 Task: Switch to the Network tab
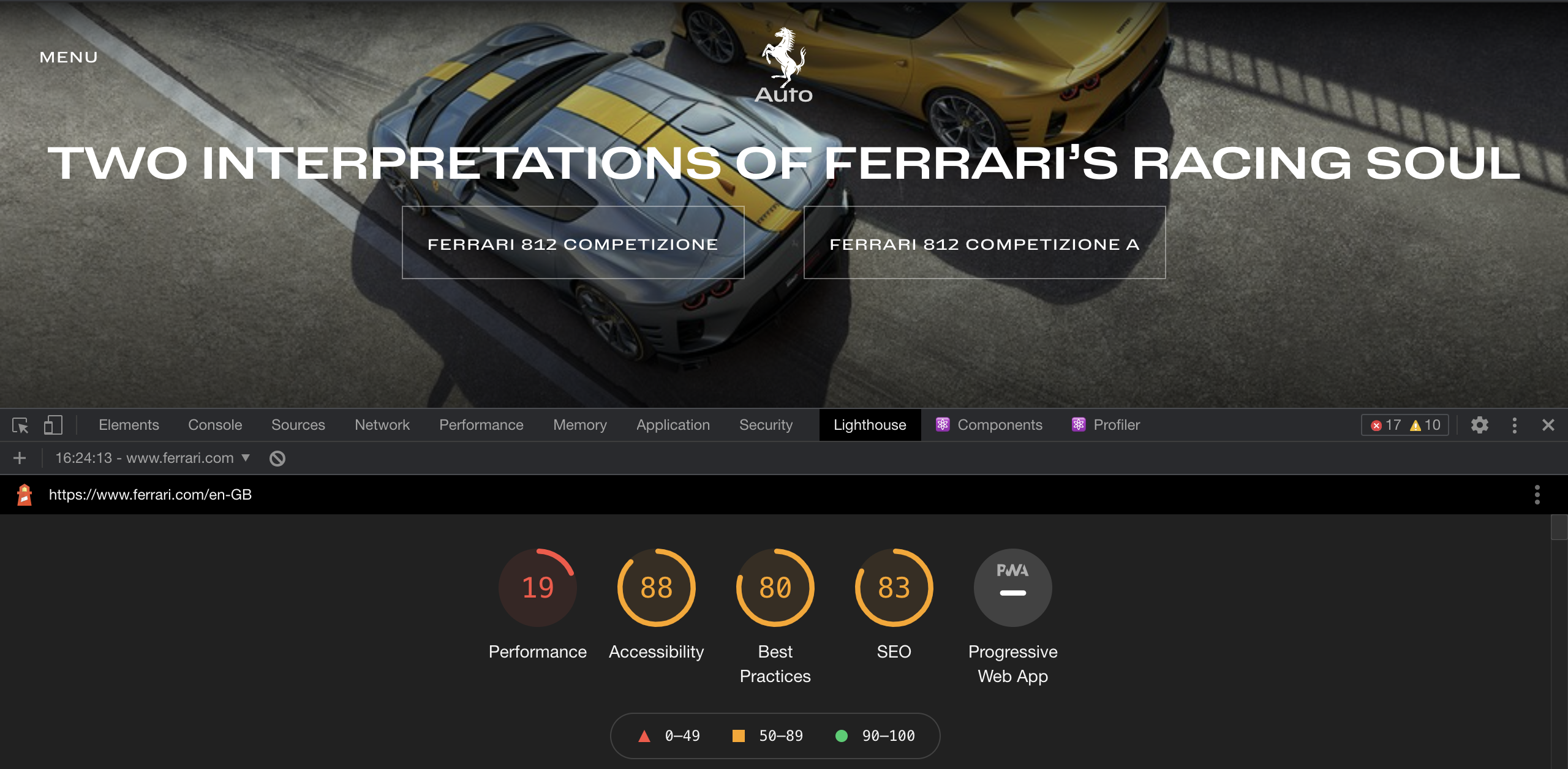[x=382, y=424]
